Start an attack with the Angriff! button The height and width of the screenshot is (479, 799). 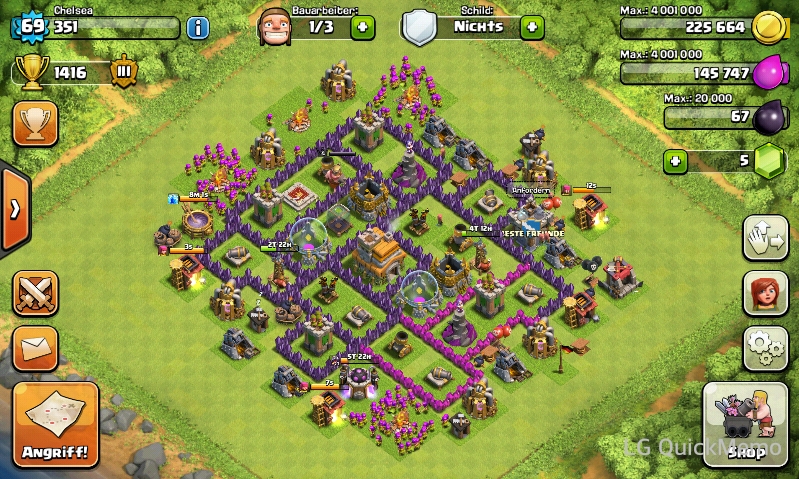[56, 425]
